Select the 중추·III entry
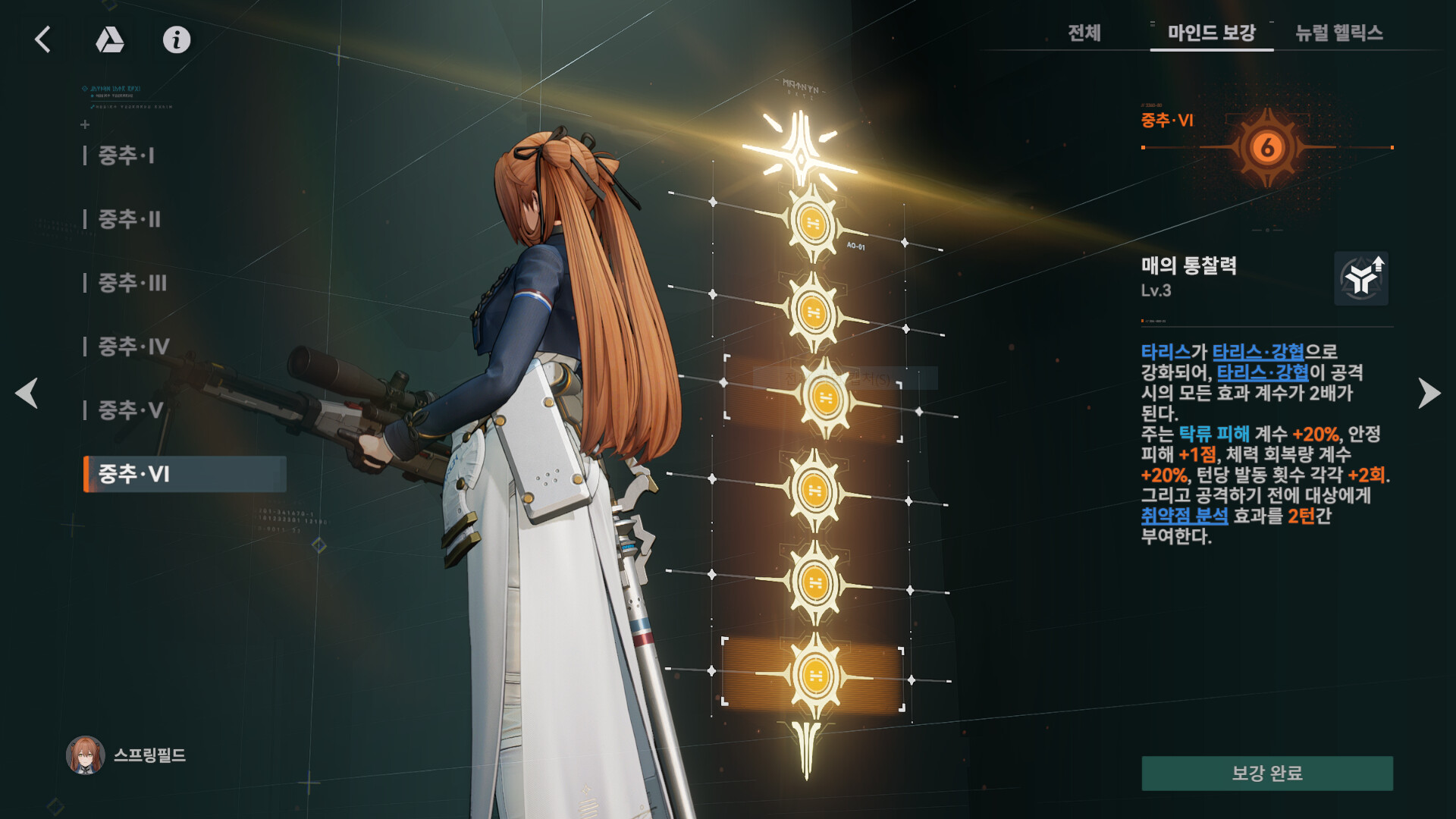 tap(133, 284)
